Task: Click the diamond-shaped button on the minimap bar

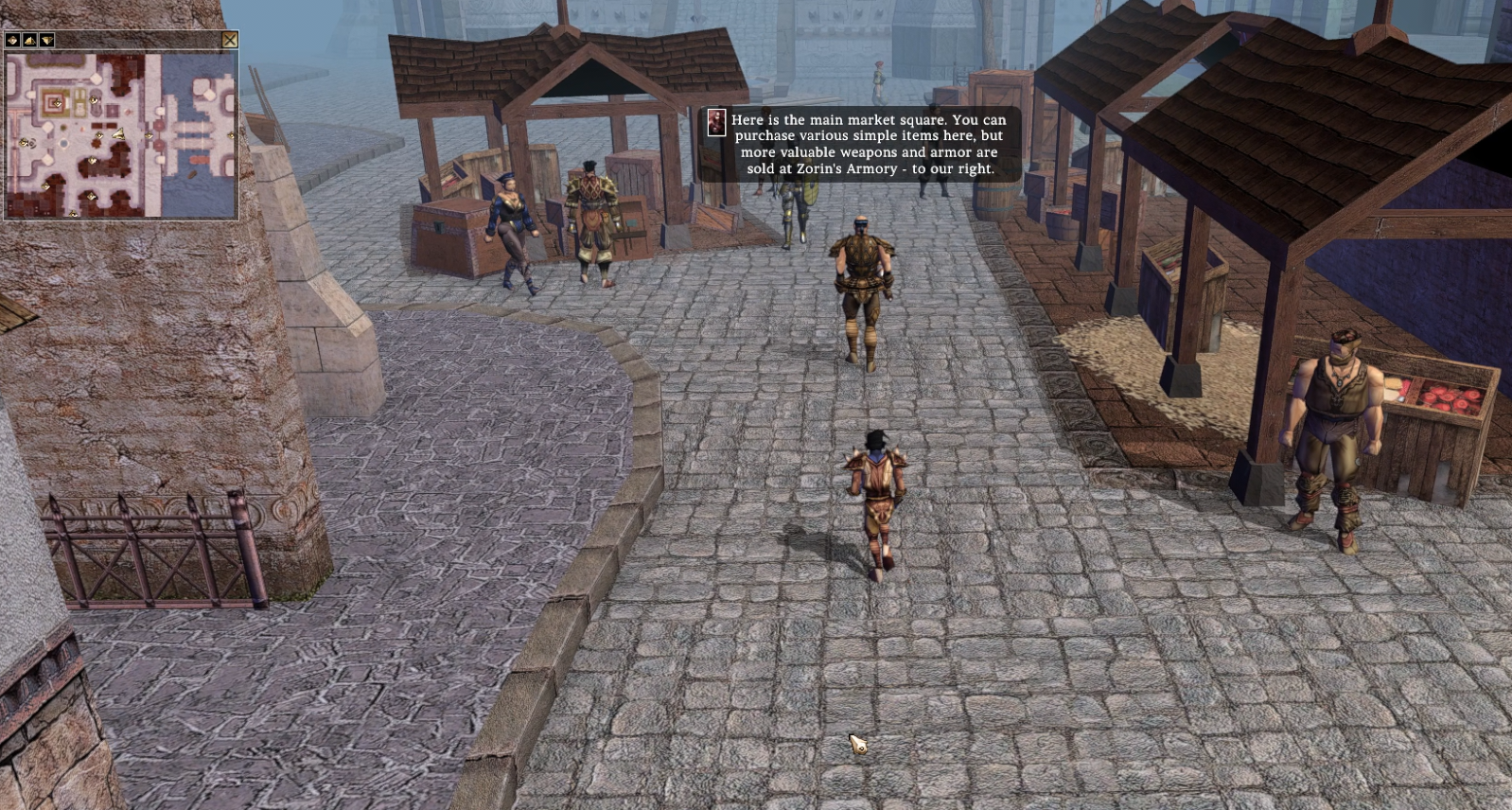Action: click(x=13, y=40)
